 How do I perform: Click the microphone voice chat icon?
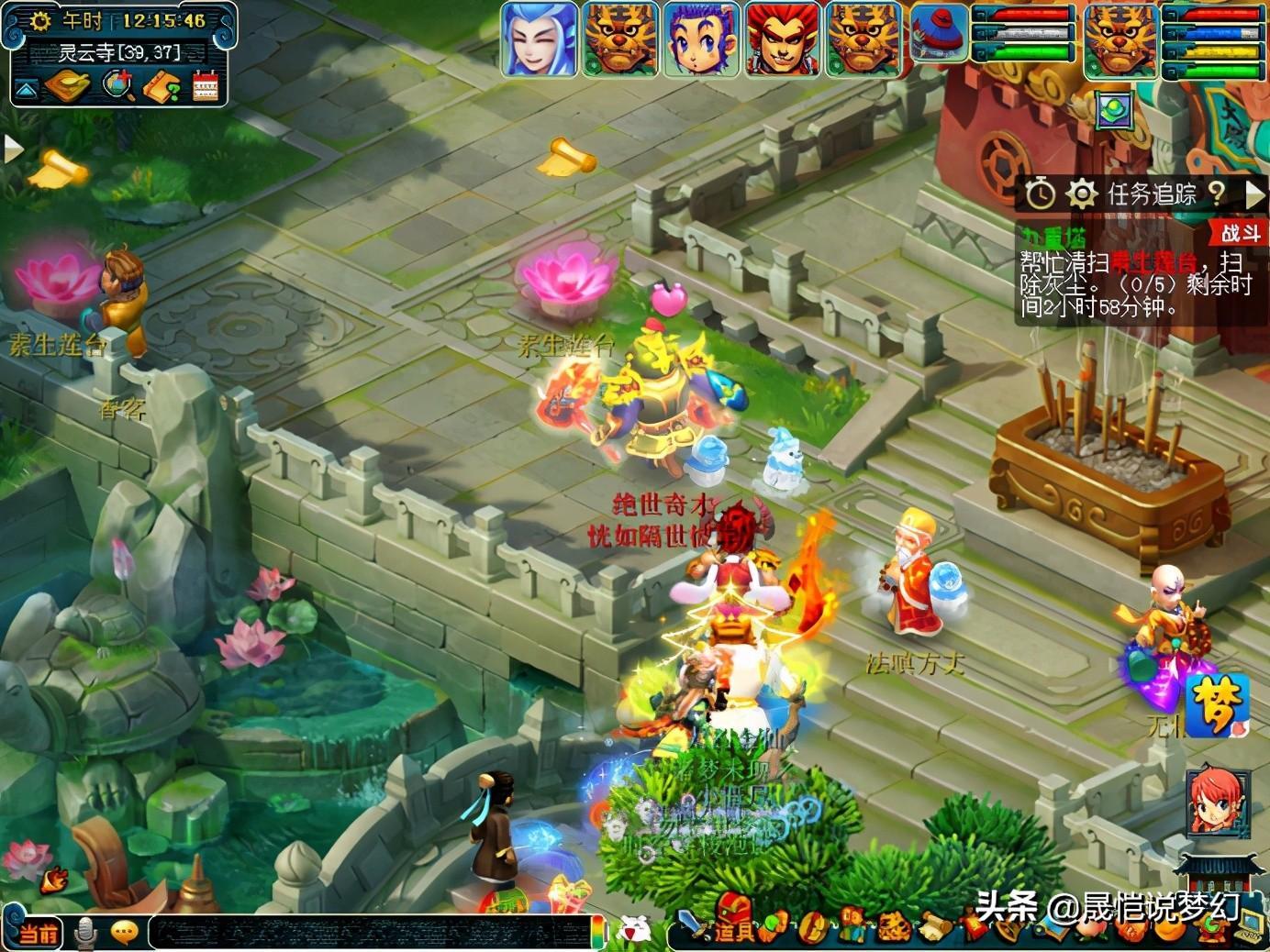pos(85,933)
